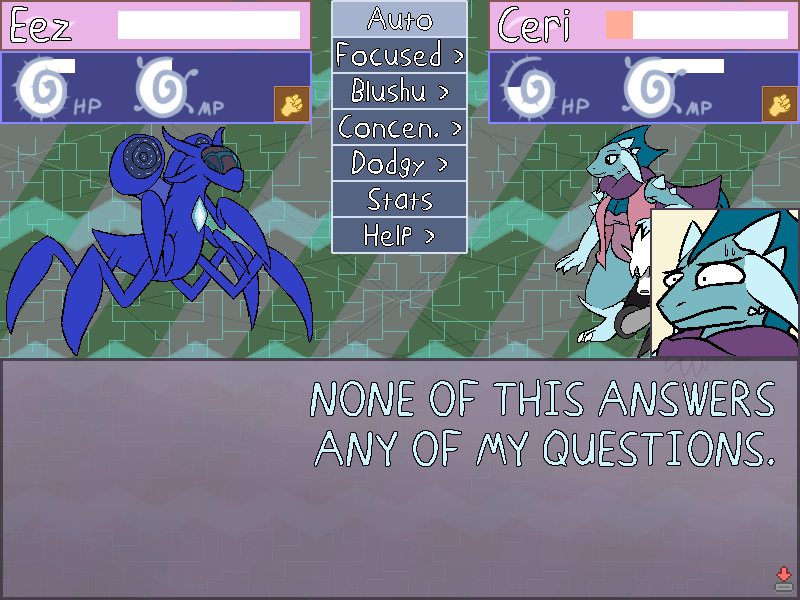Show the Stats screen
The width and height of the screenshot is (800, 600).
[x=400, y=200]
